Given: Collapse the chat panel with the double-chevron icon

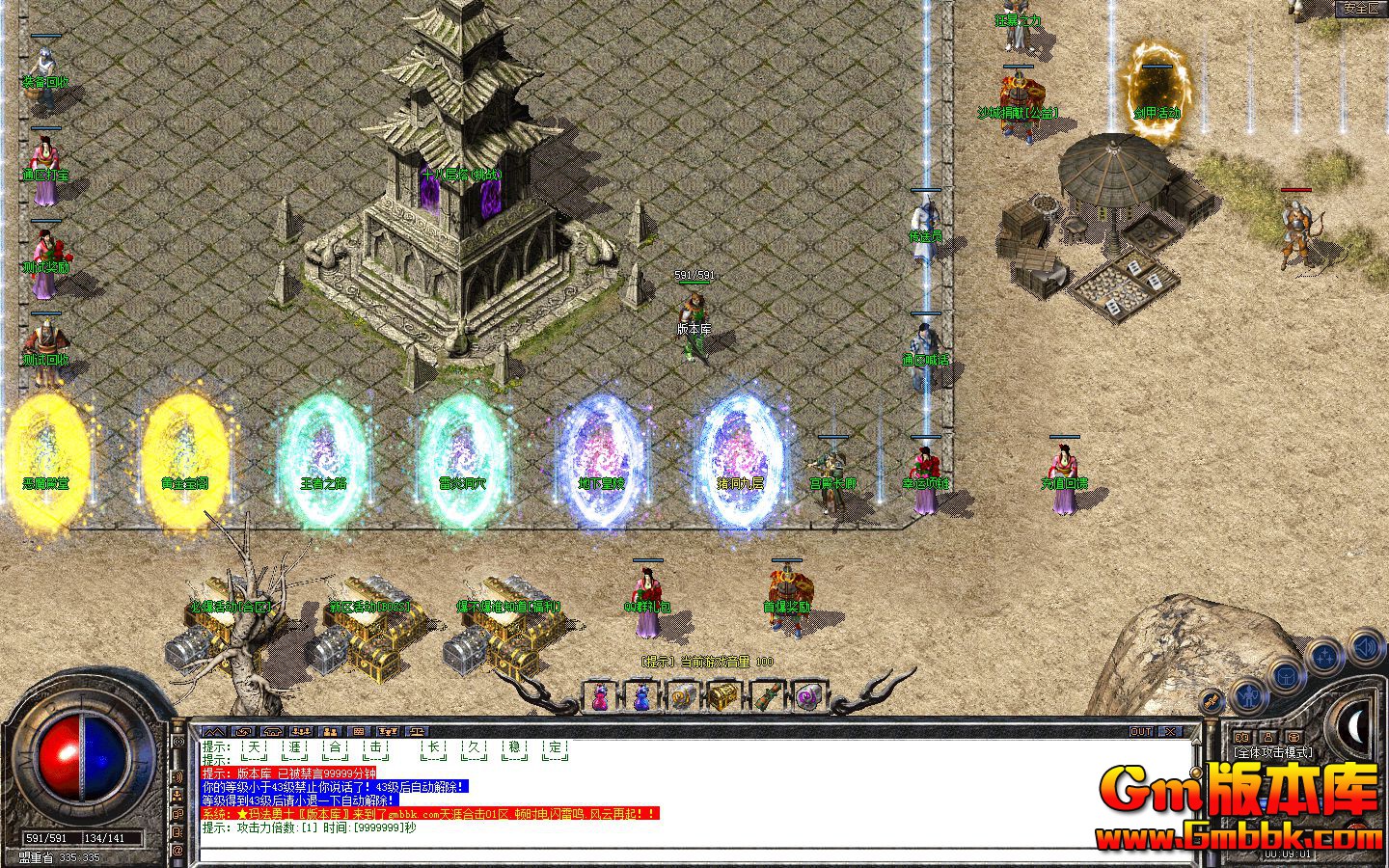Looking at the screenshot, I should (215, 732).
